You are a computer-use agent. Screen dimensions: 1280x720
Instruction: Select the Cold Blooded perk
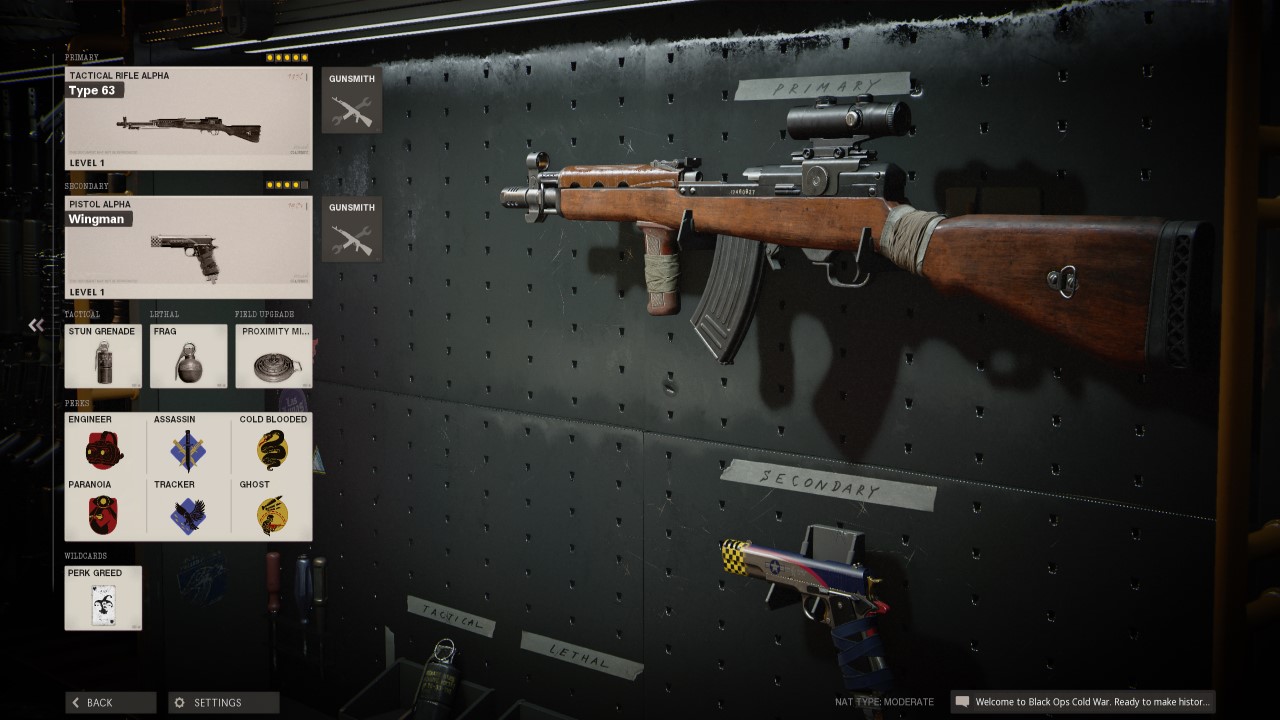pos(272,444)
